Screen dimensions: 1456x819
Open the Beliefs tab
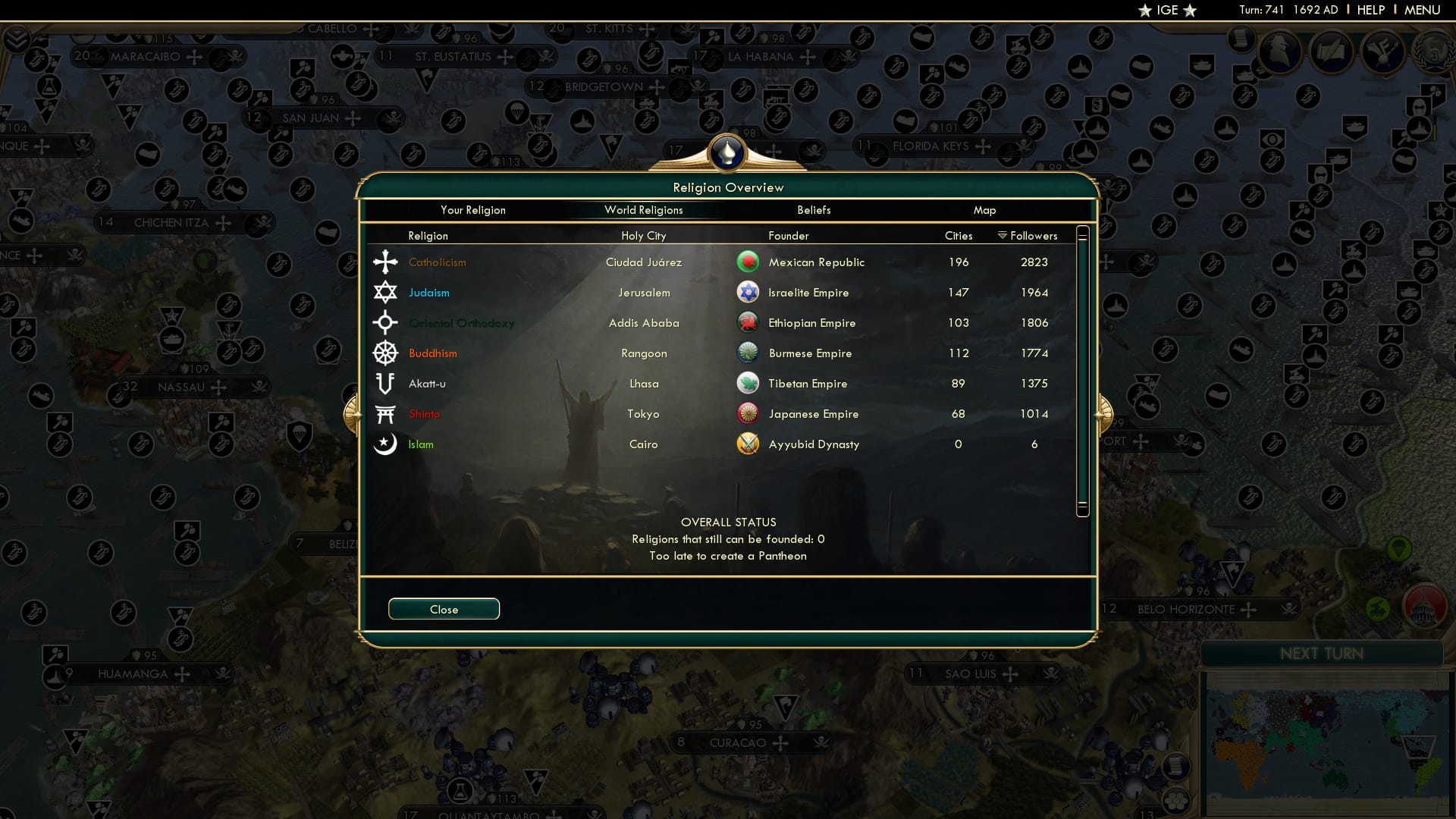pos(814,210)
